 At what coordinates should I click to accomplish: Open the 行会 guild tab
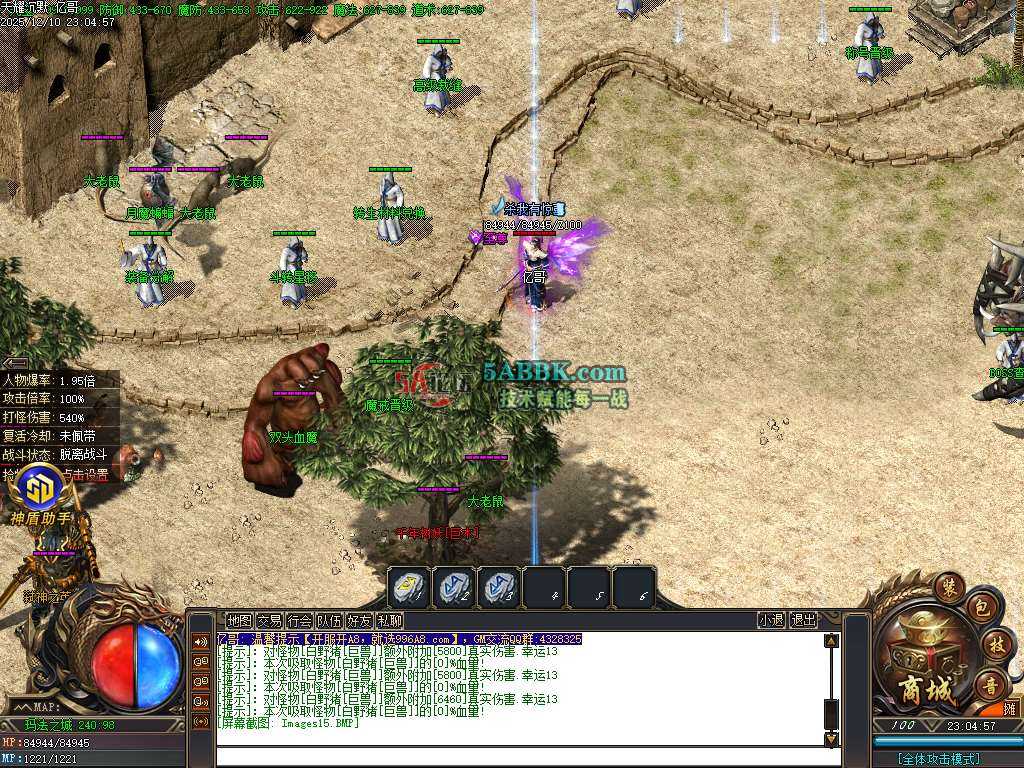[x=299, y=621]
